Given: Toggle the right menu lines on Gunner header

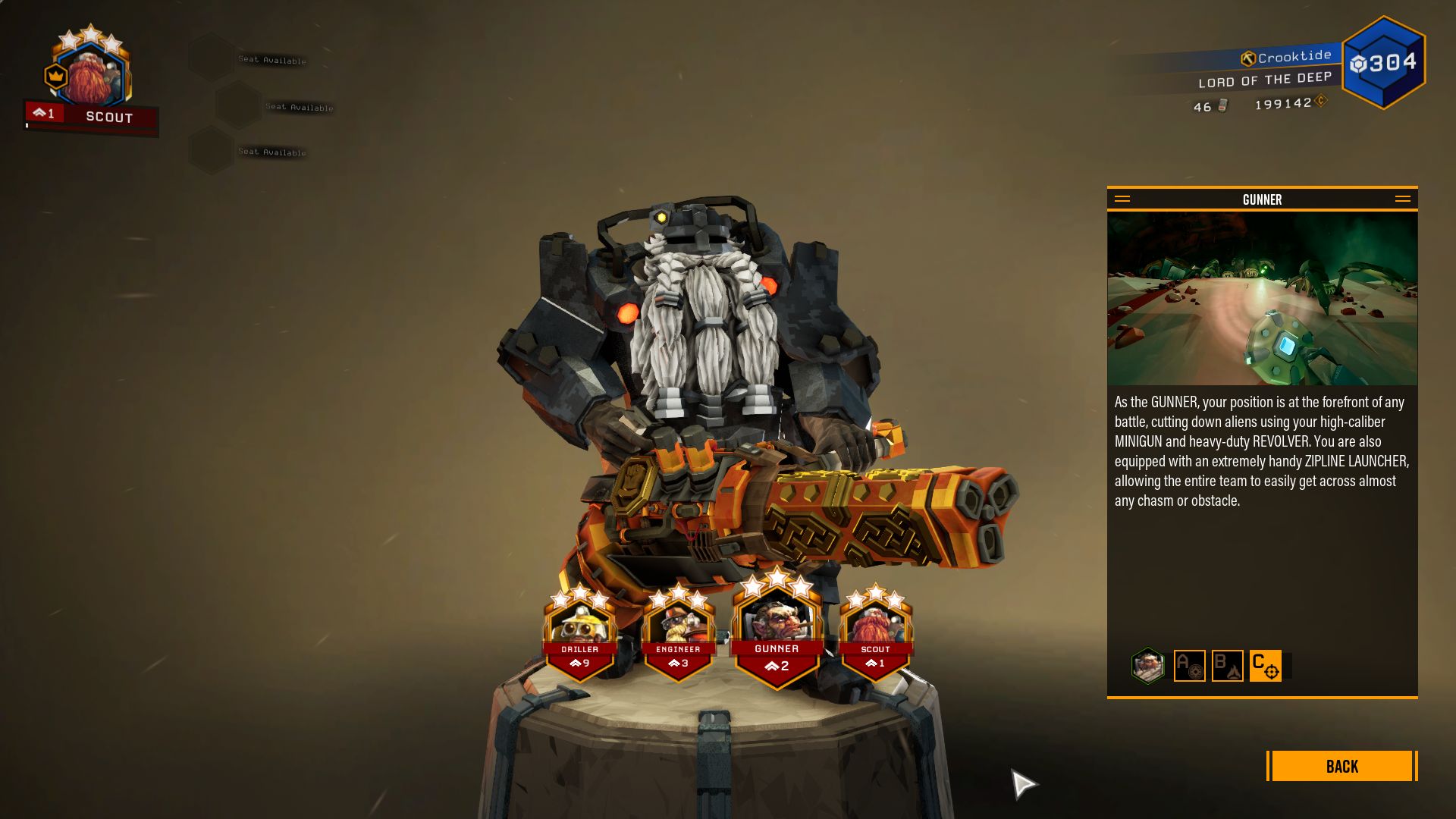Looking at the screenshot, I should coord(1404,199).
